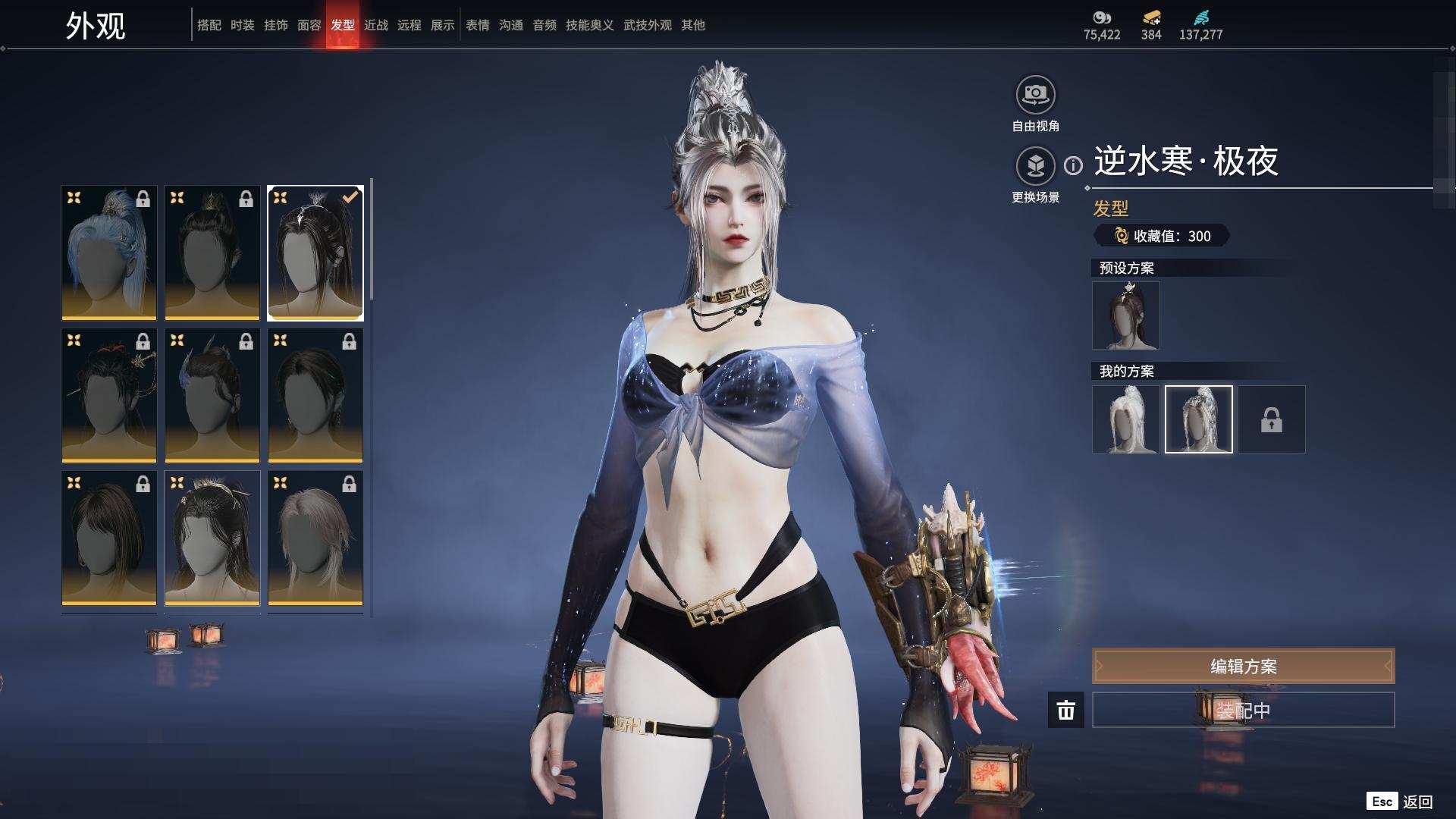This screenshot has height=819, width=1456.
Task: Select the blue ponytail hairstyle thumbnail
Action: pyautogui.click(x=109, y=253)
